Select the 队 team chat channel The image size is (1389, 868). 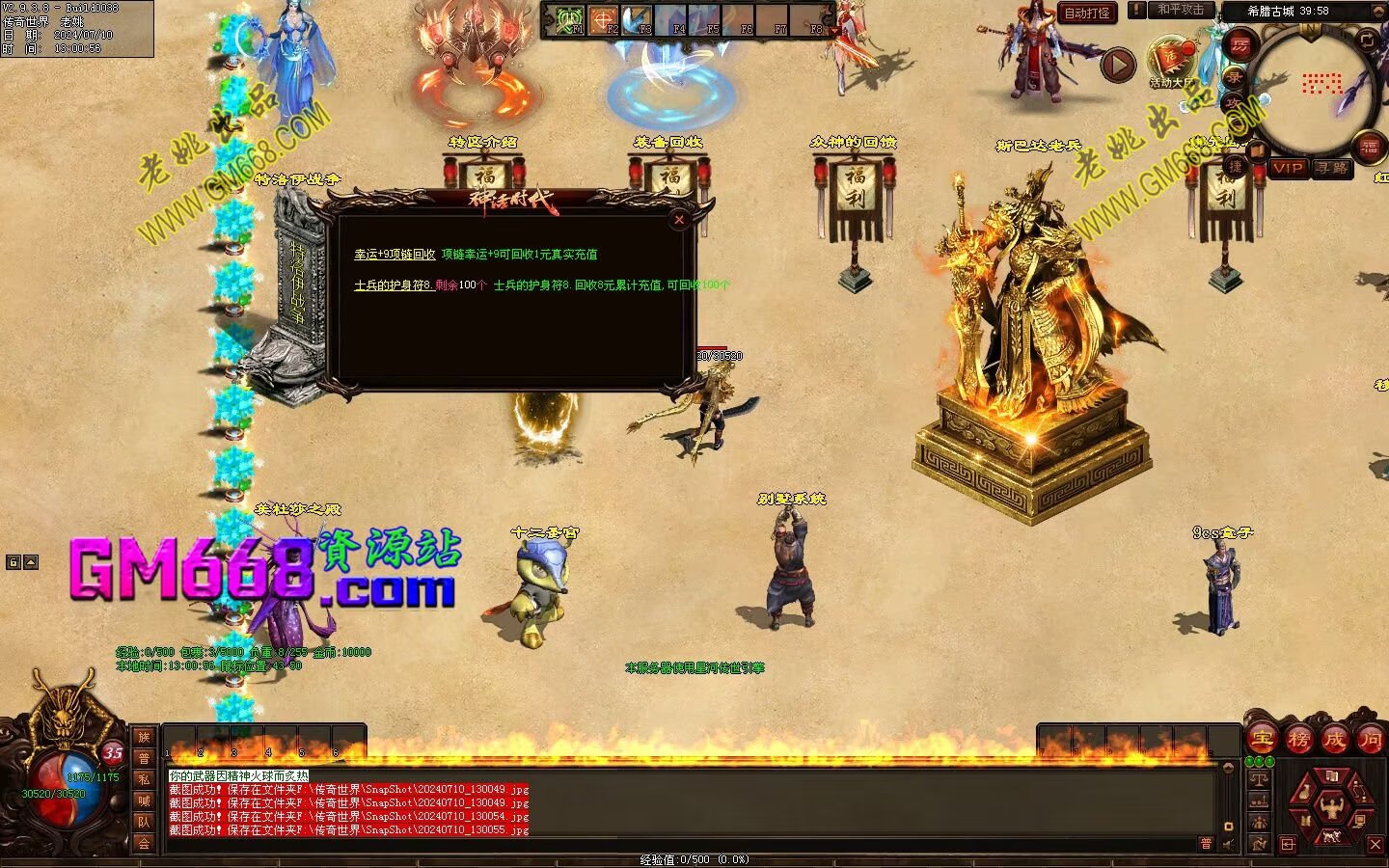click(x=144, y=822)
